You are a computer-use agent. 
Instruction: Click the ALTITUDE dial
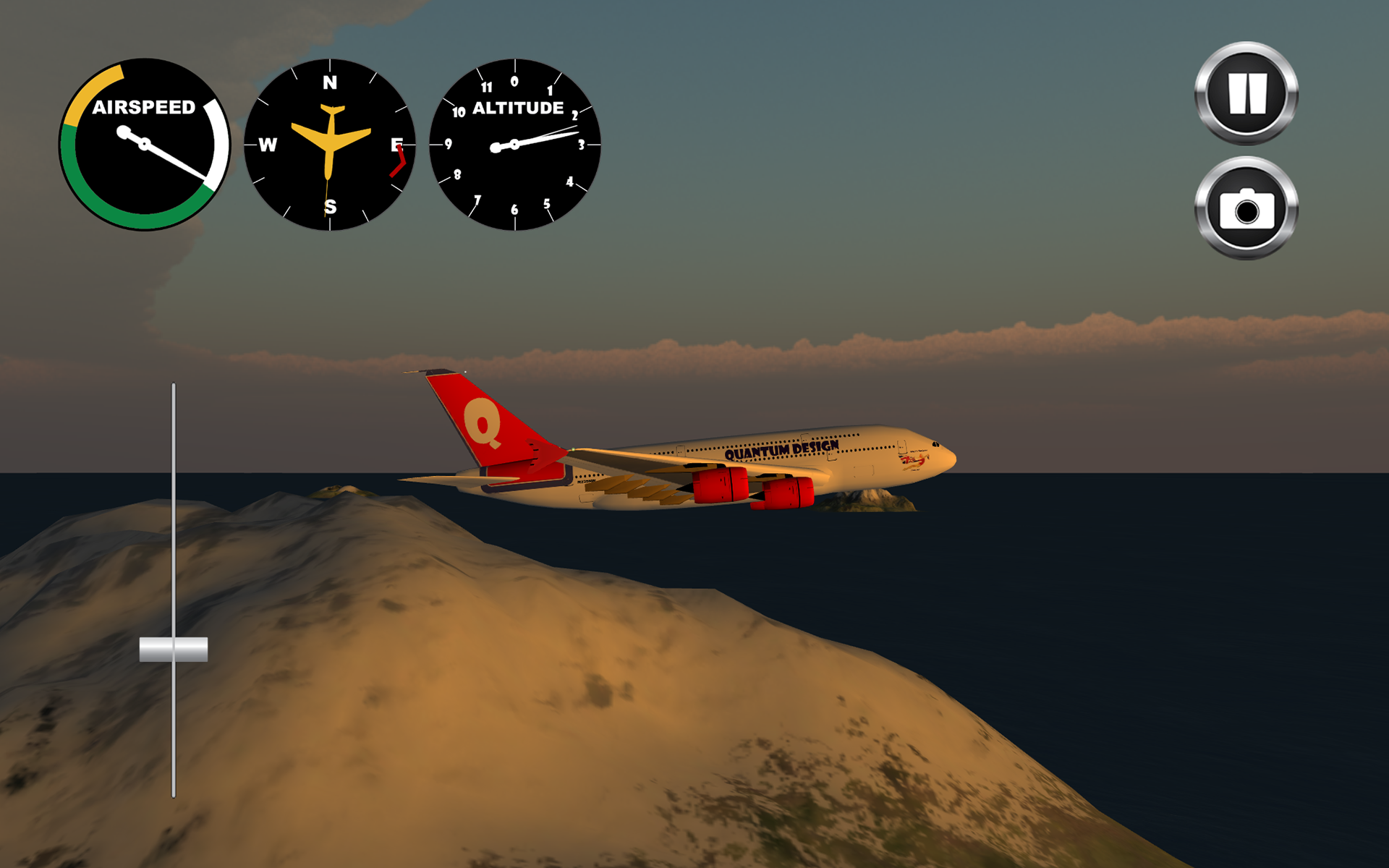514,145
